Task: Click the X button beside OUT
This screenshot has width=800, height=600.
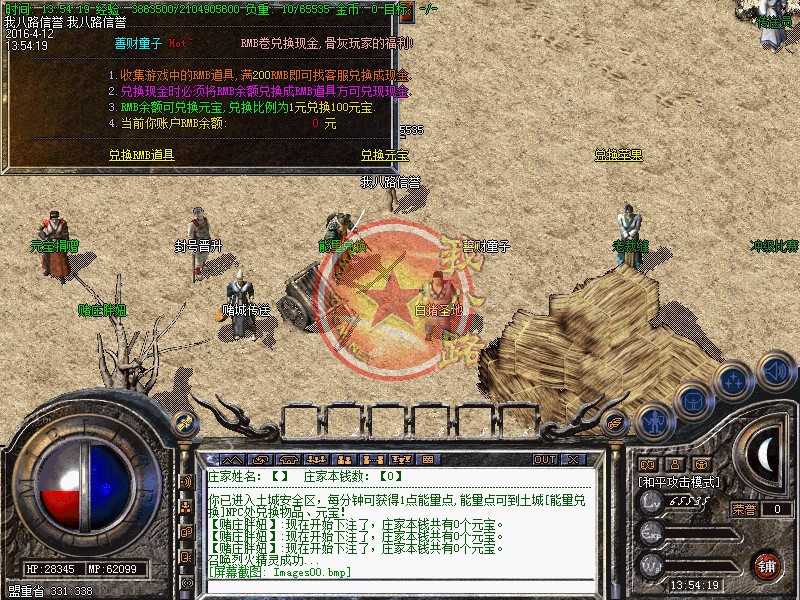Action: [574, 460]
